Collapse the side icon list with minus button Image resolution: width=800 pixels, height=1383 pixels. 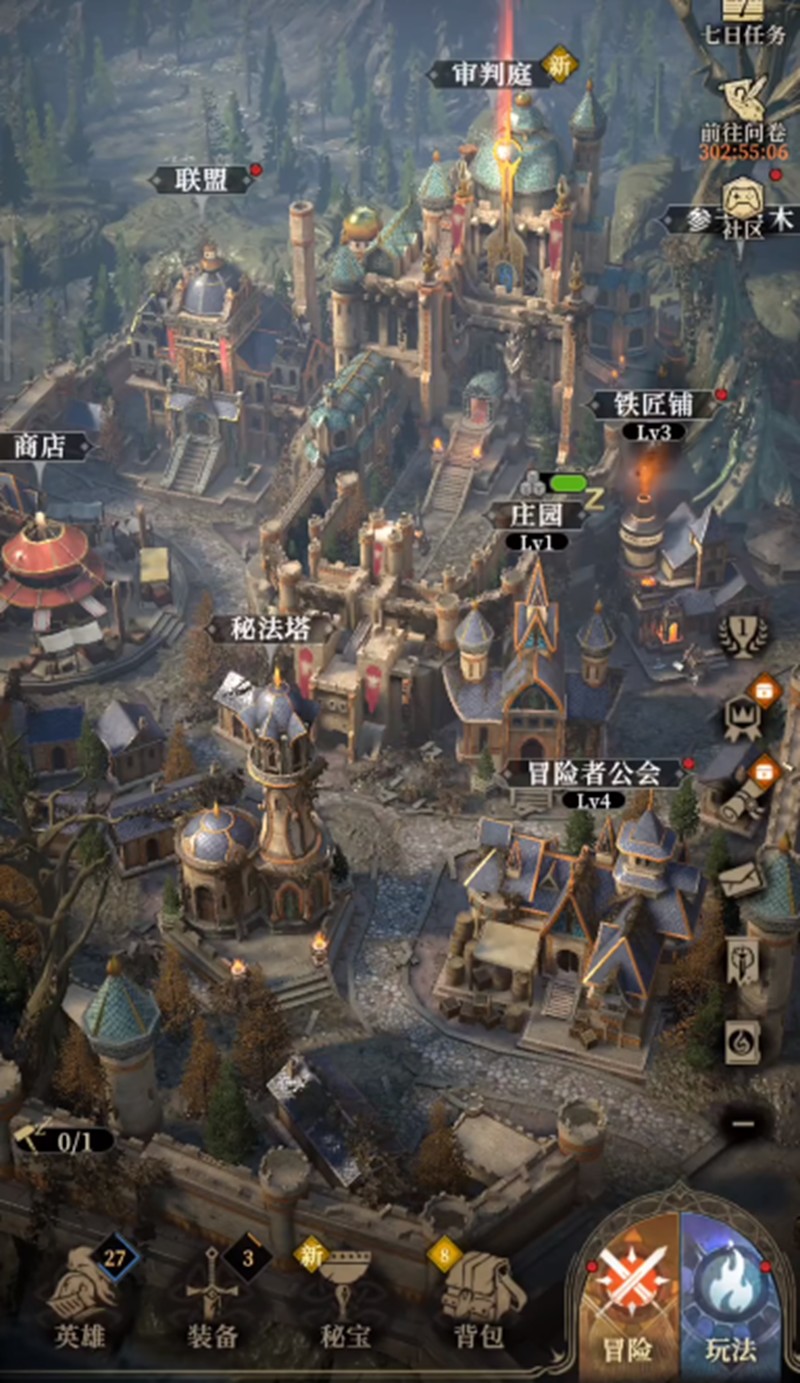click(x=743, y=1124)
